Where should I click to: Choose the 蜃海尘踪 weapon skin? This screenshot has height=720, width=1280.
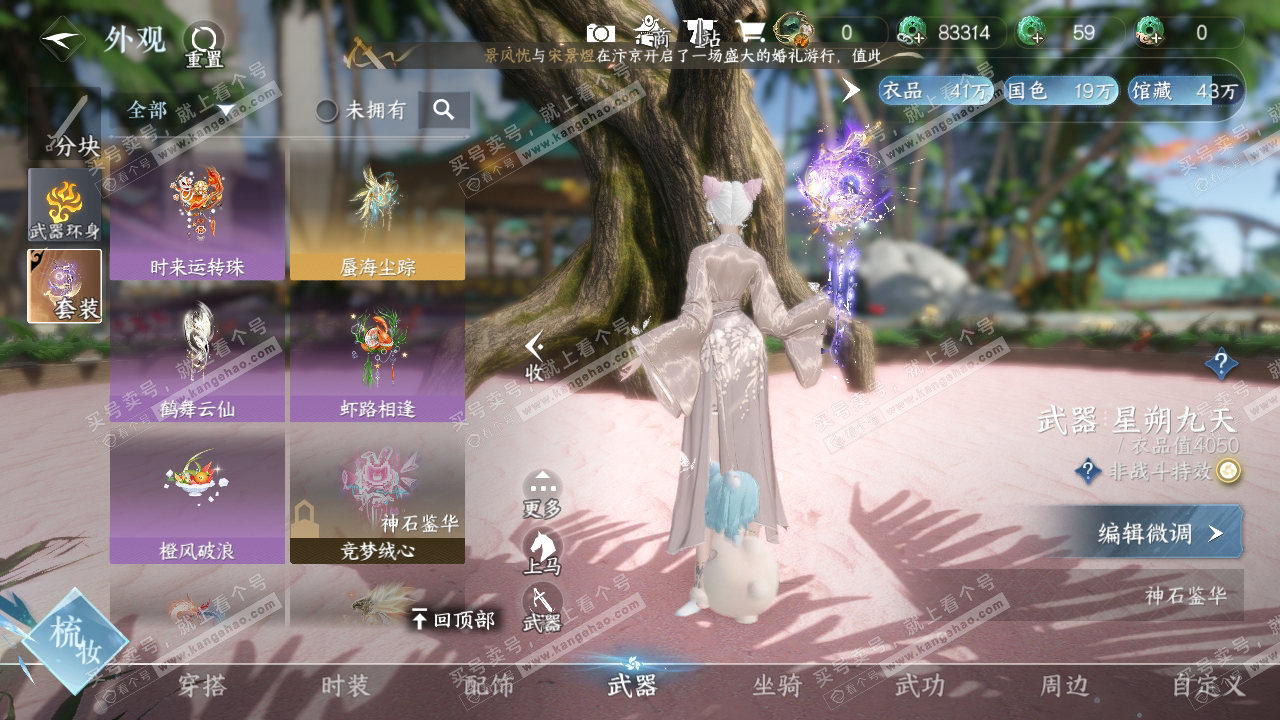[x=377, y=215]
